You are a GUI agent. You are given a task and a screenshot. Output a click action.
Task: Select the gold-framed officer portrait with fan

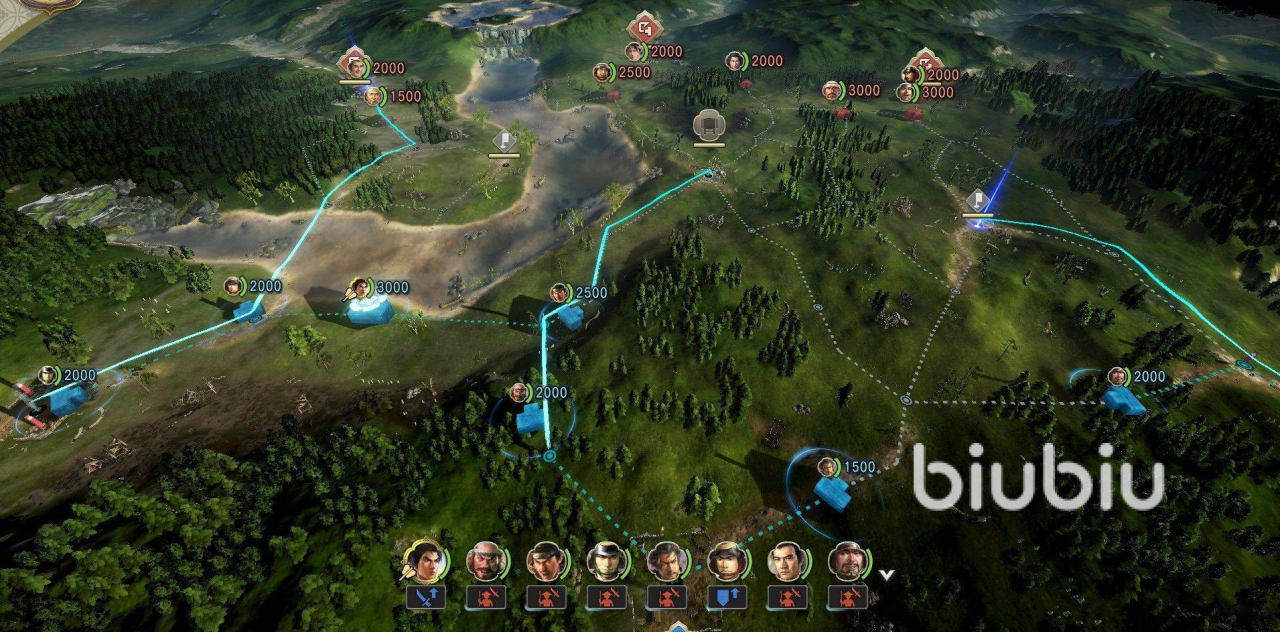[426, 562]
